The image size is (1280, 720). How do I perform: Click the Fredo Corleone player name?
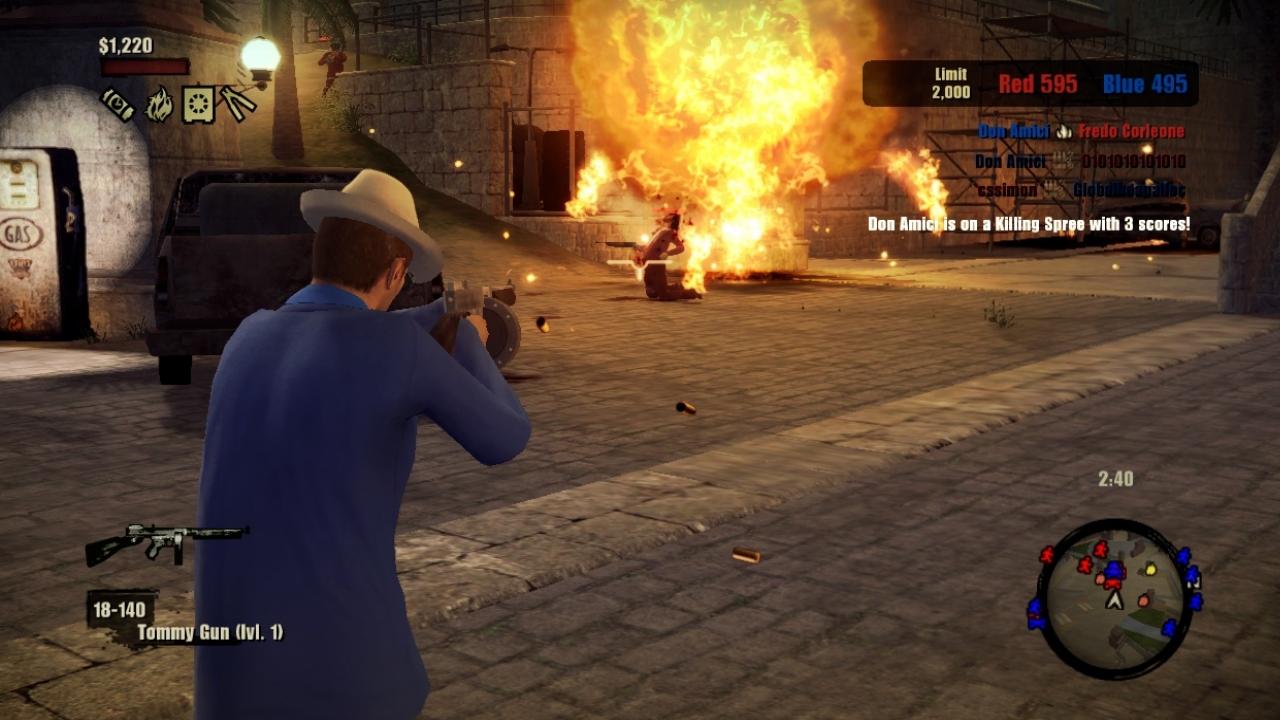point(1132,131)
